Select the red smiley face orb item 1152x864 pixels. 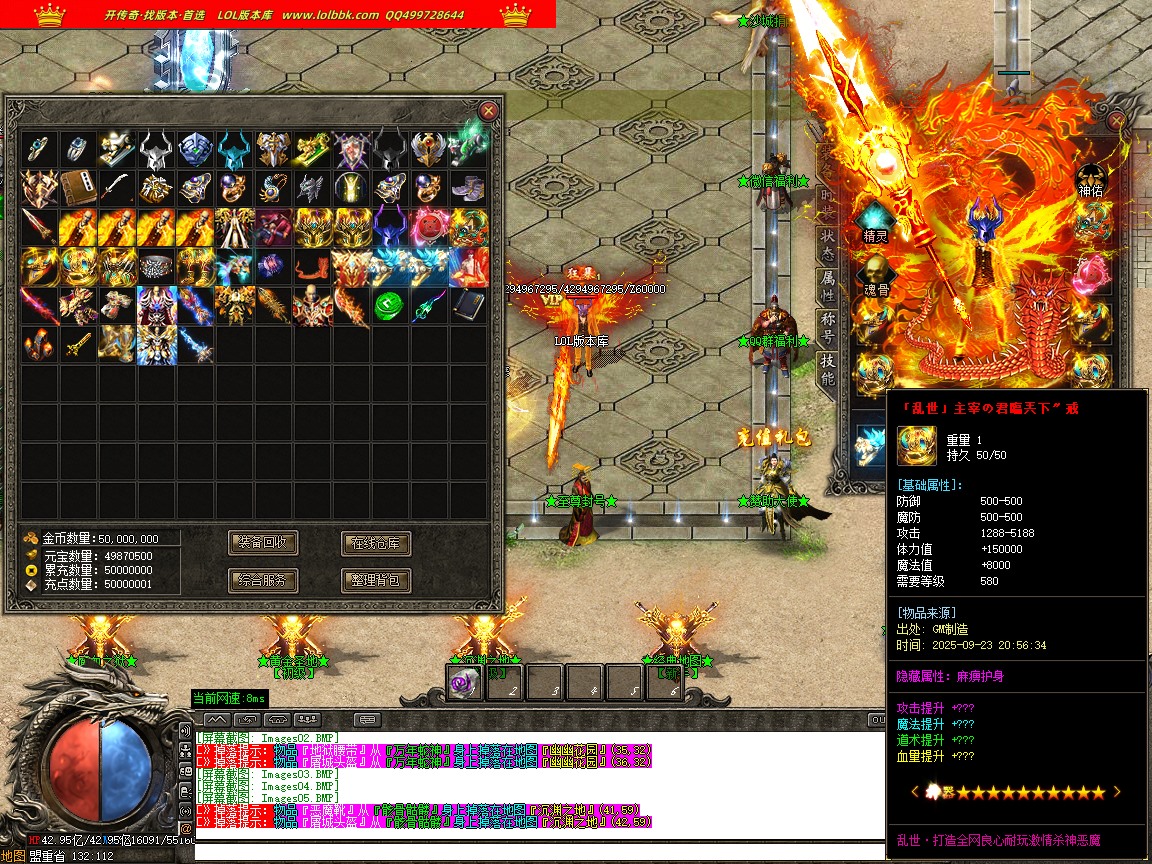pyautogui.click(x=428, y=227)
